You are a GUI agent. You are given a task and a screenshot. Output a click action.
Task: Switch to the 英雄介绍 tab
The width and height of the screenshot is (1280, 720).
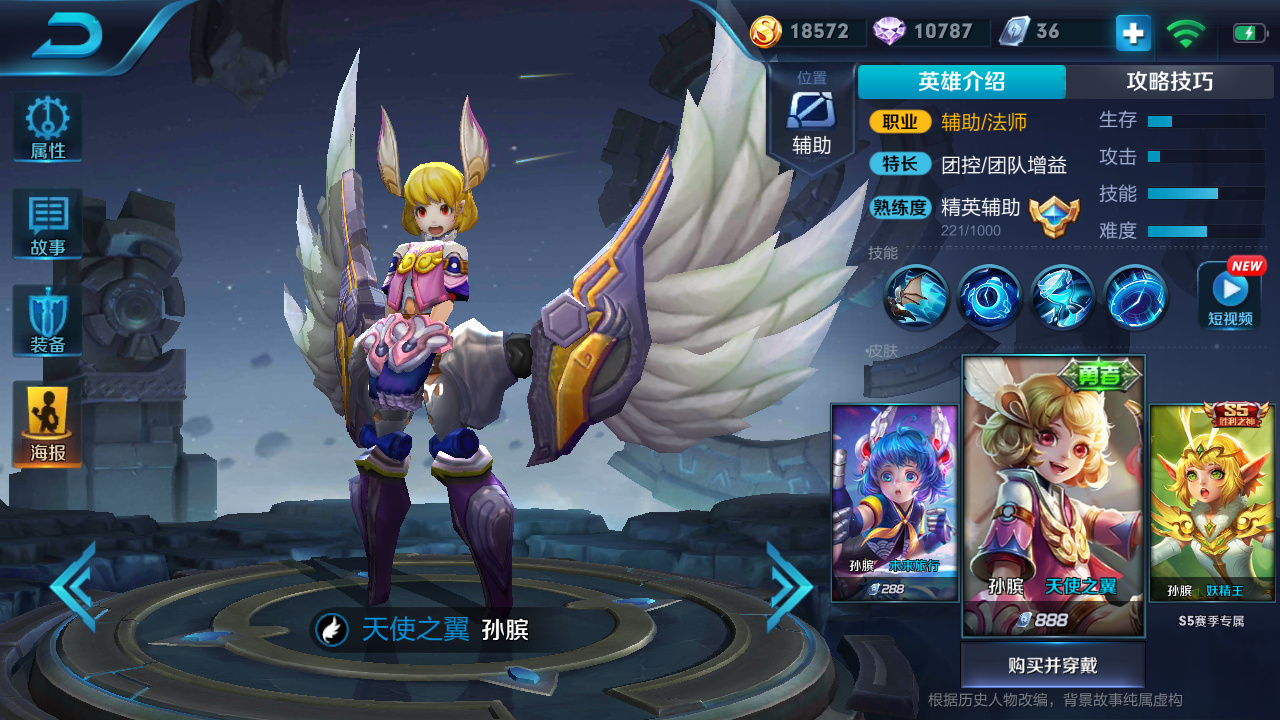(x=961, y=82)
